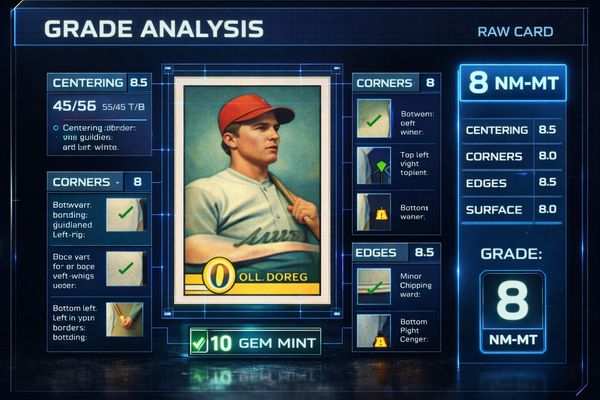View the green diamond top left corner thumbnail
Image resolution: width=600 pixels, height=400 pixels.
coord(374,165)
